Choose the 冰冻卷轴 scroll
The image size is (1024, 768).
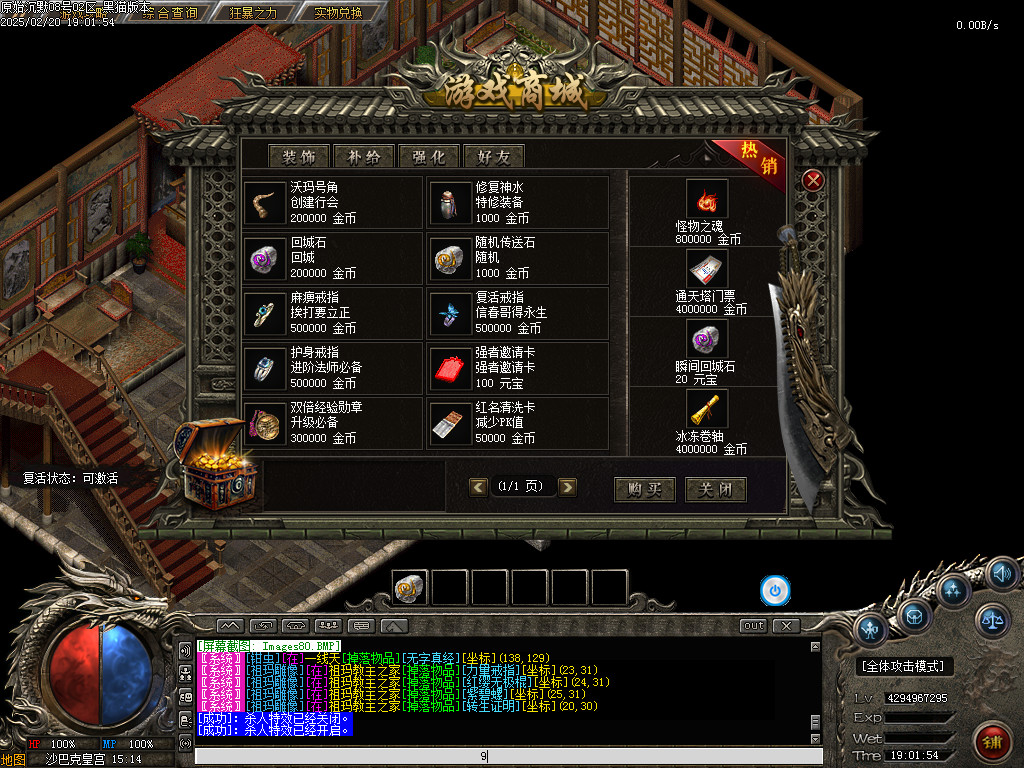coord(707,422)
